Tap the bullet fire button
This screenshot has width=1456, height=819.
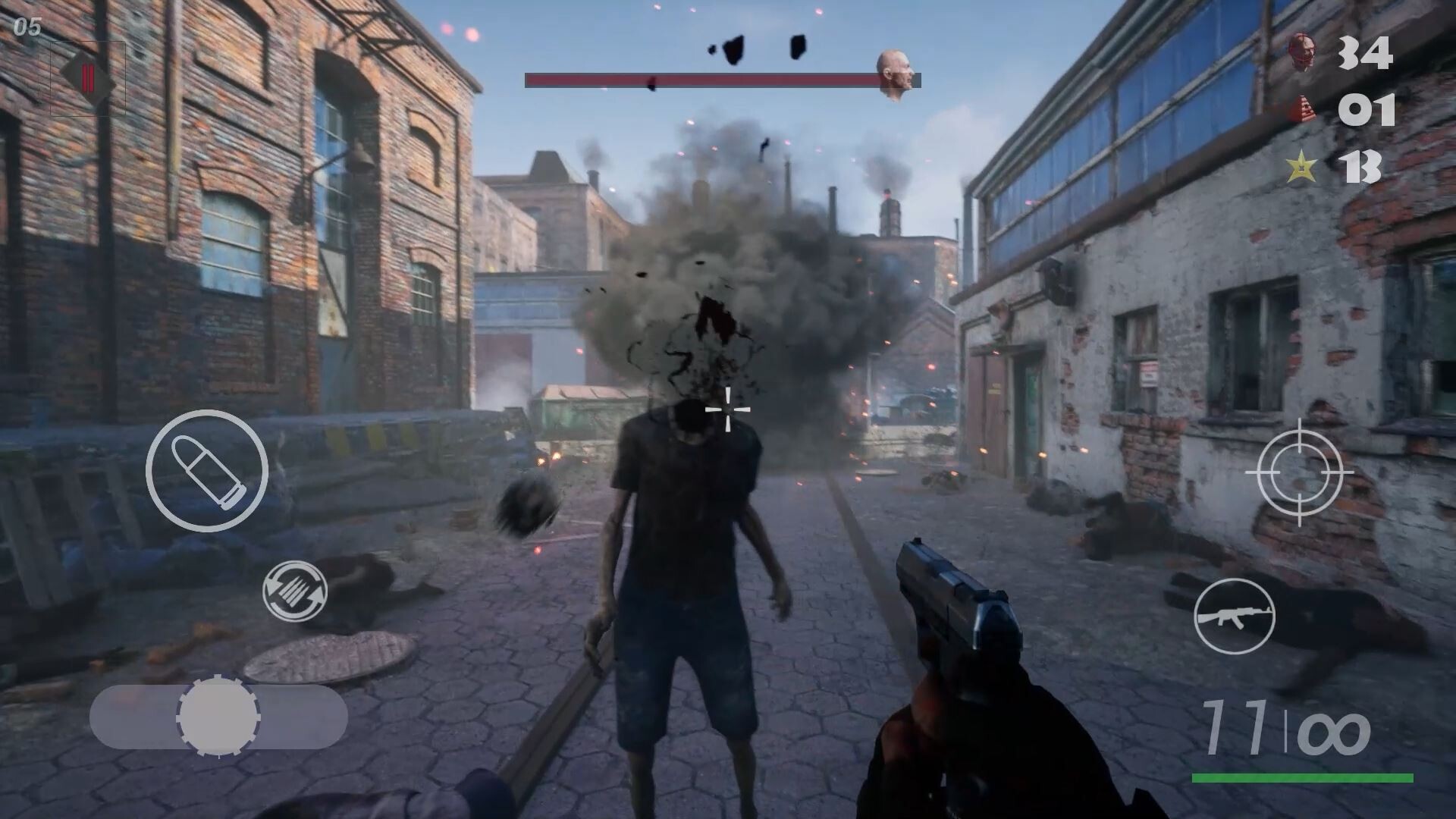coord(206,470)
